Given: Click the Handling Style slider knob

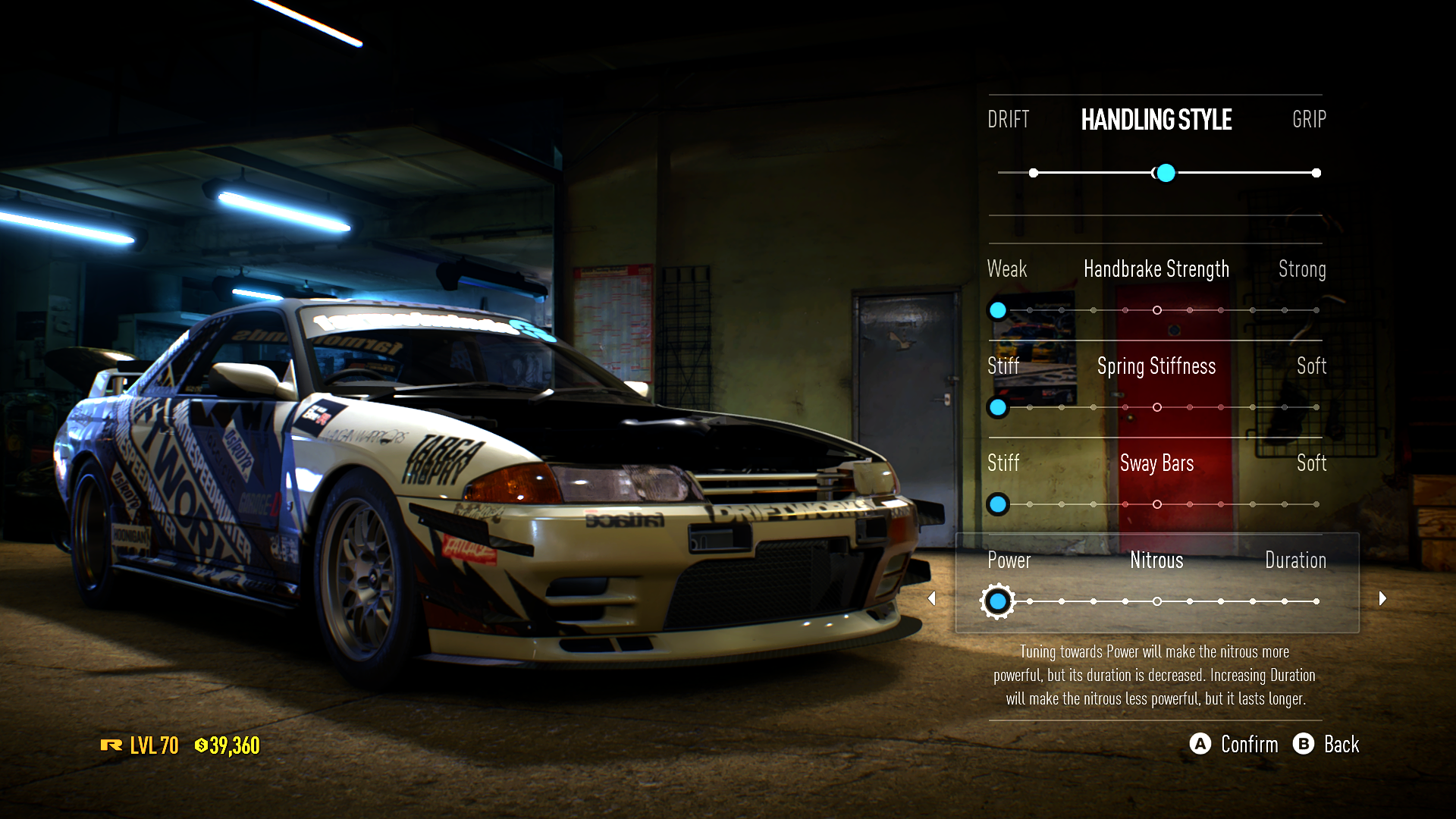Looking at the screenshot, I should pos(1166,173).
